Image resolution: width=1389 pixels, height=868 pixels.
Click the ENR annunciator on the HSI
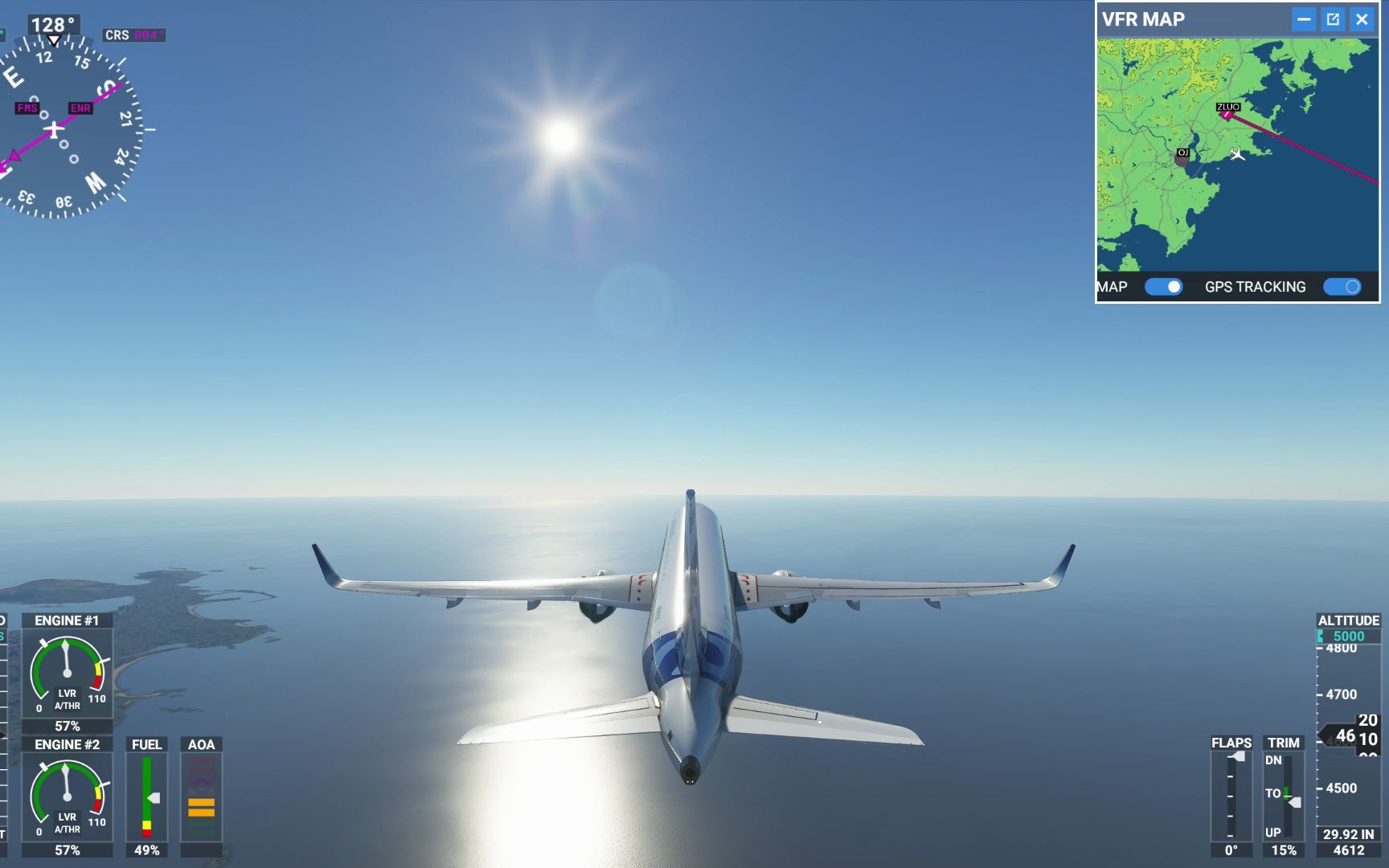tap(80, 108)
